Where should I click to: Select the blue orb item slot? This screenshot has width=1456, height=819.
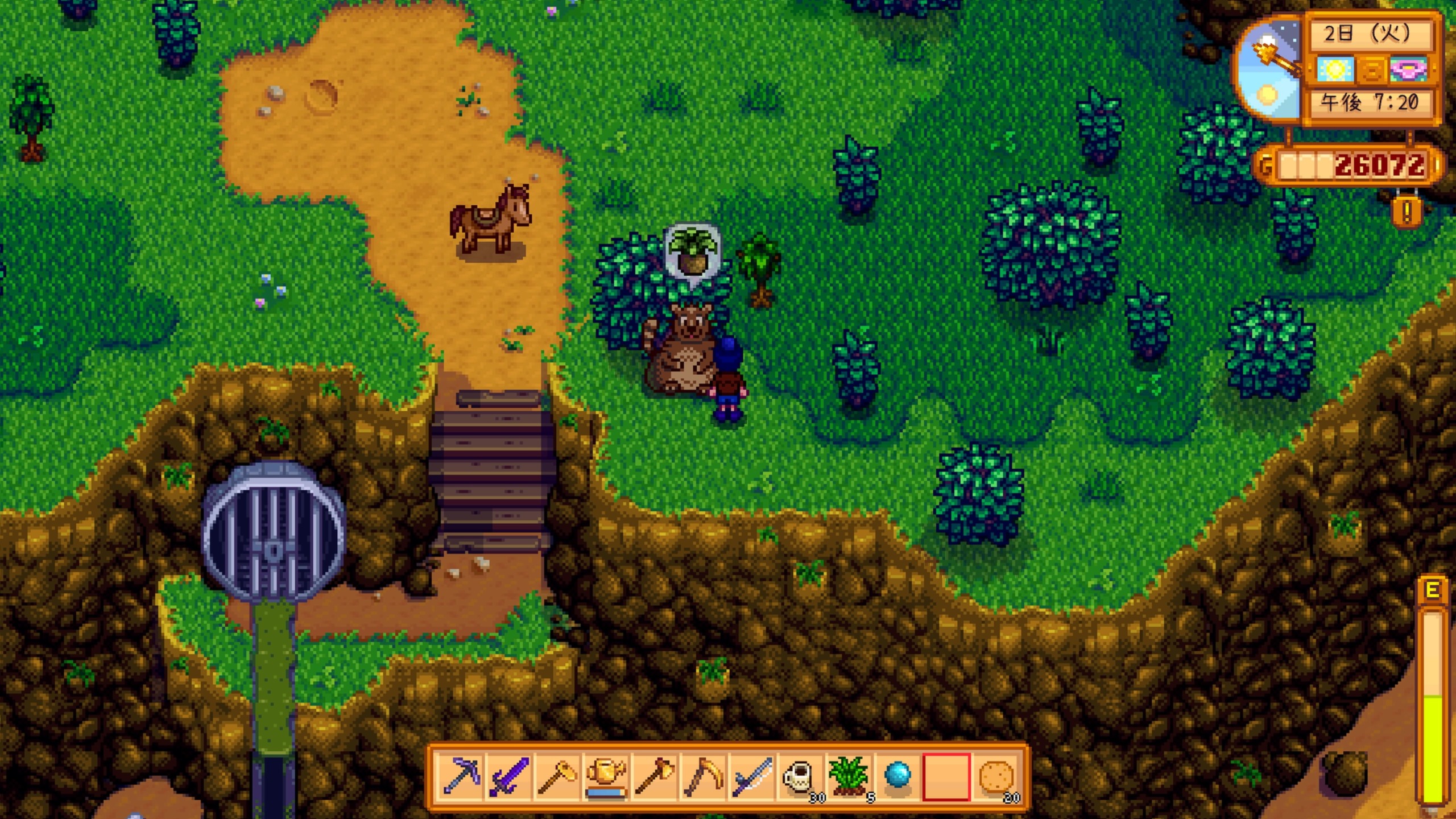point(897,776)
